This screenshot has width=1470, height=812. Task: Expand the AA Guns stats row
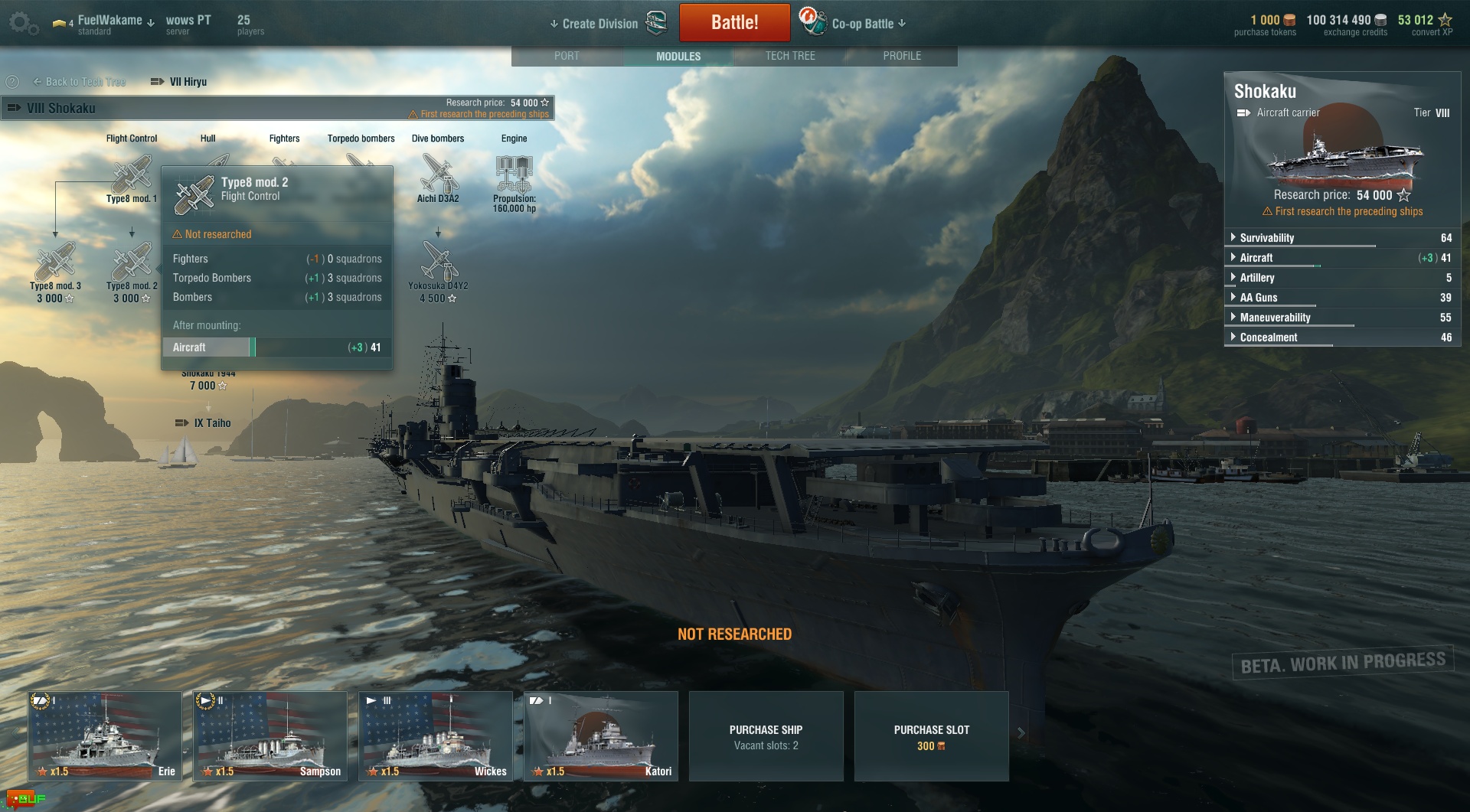[1259, 298]
